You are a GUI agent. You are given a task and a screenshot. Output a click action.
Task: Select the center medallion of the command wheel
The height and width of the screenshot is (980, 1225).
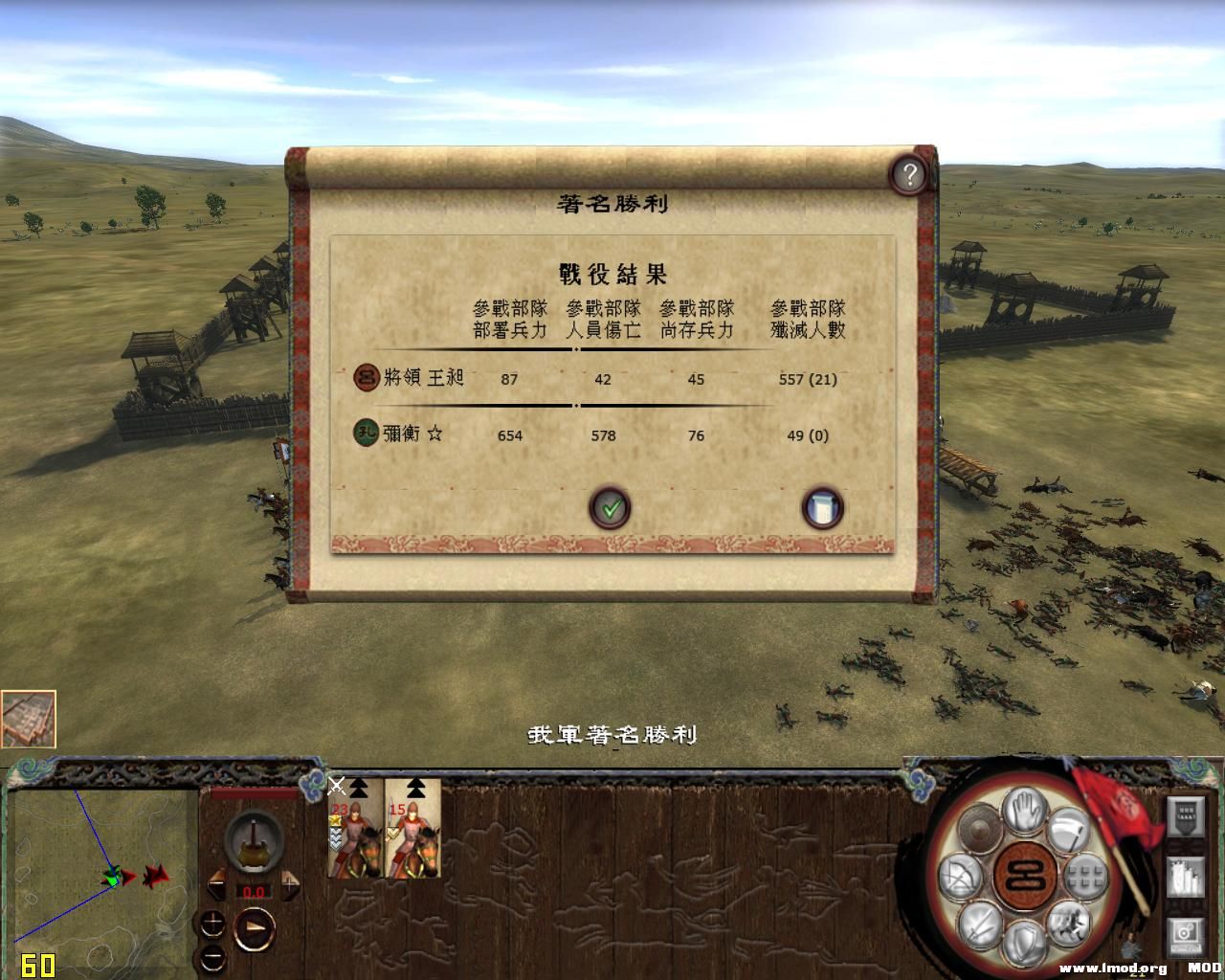[x=1024, y=876]
